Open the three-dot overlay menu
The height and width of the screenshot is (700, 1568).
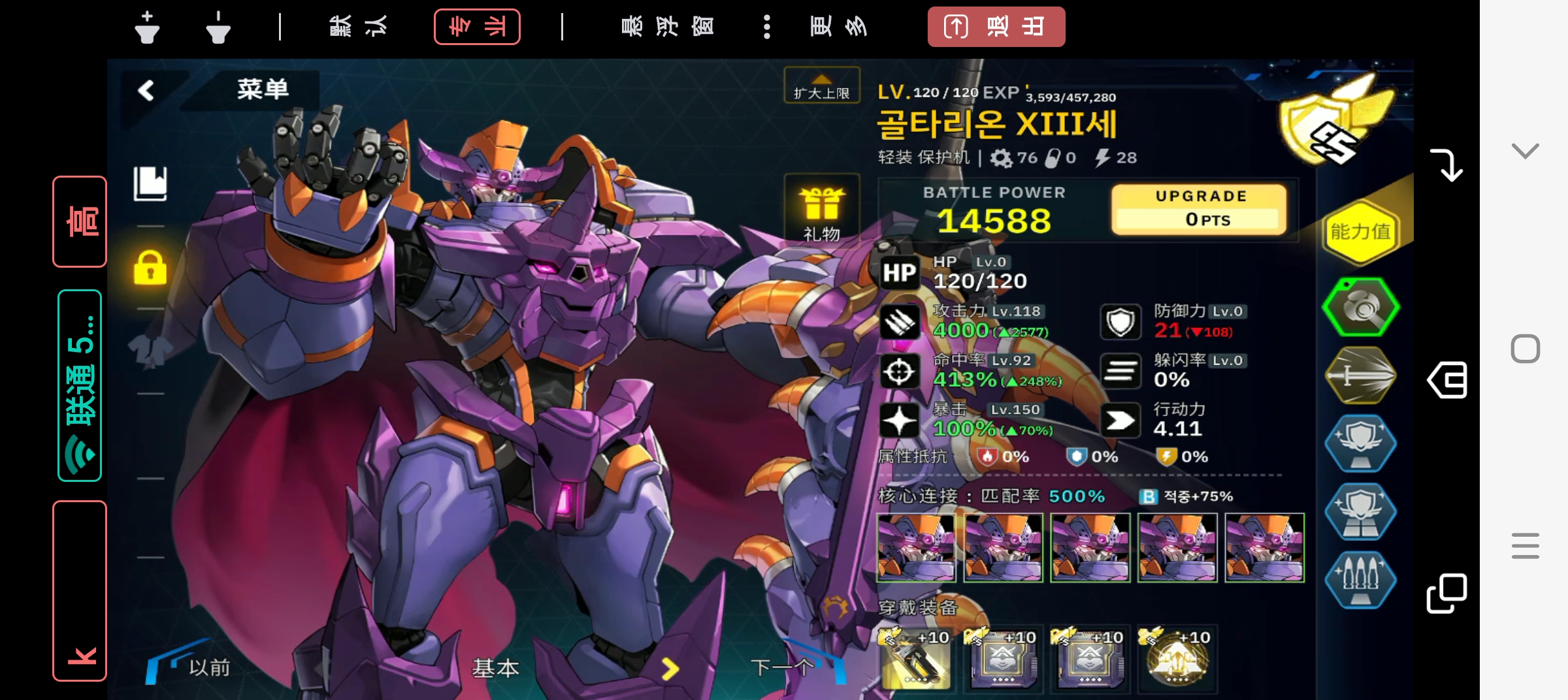[766, 27]
